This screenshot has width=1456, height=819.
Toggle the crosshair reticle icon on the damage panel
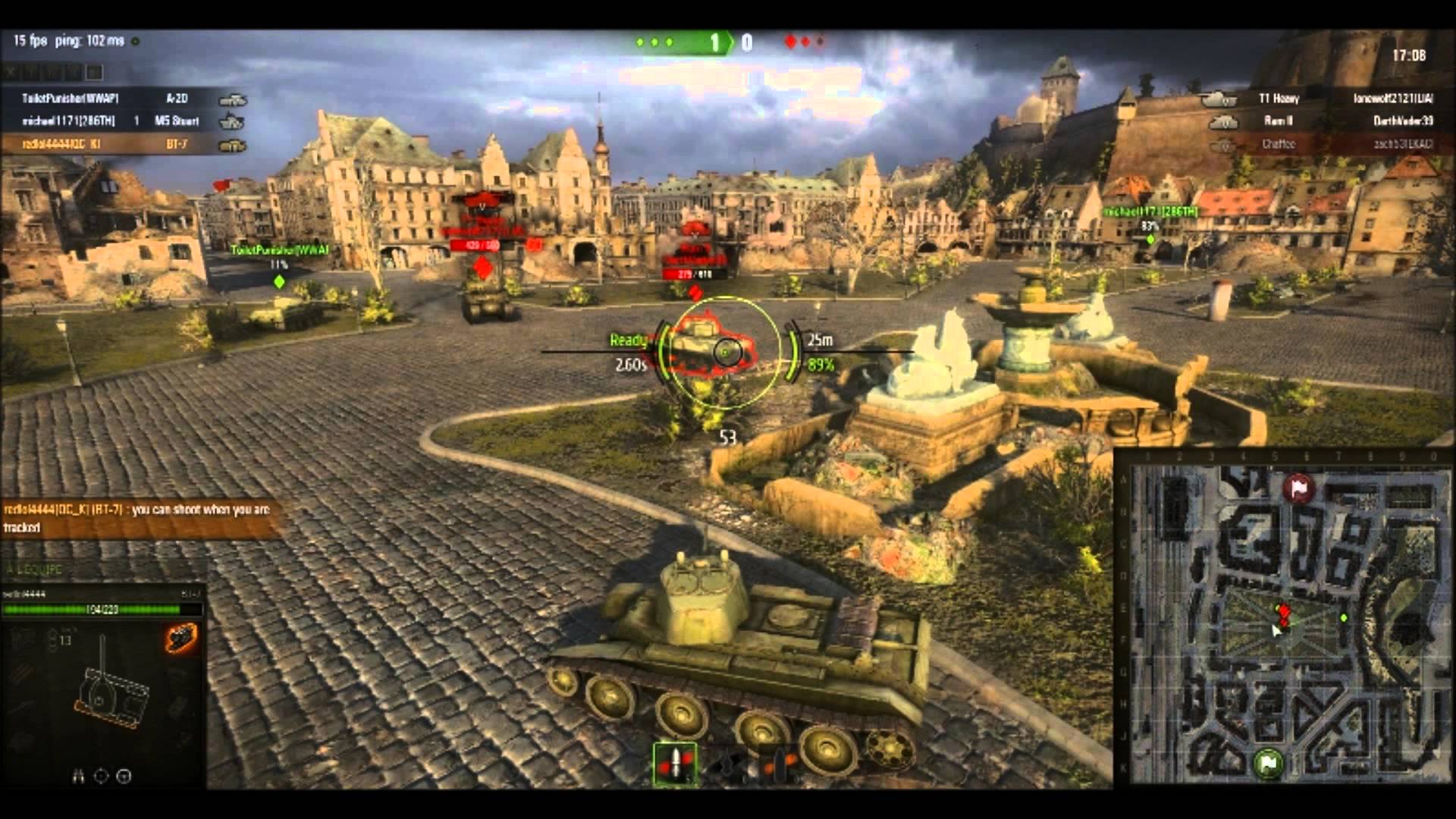(x=99, y=775)
